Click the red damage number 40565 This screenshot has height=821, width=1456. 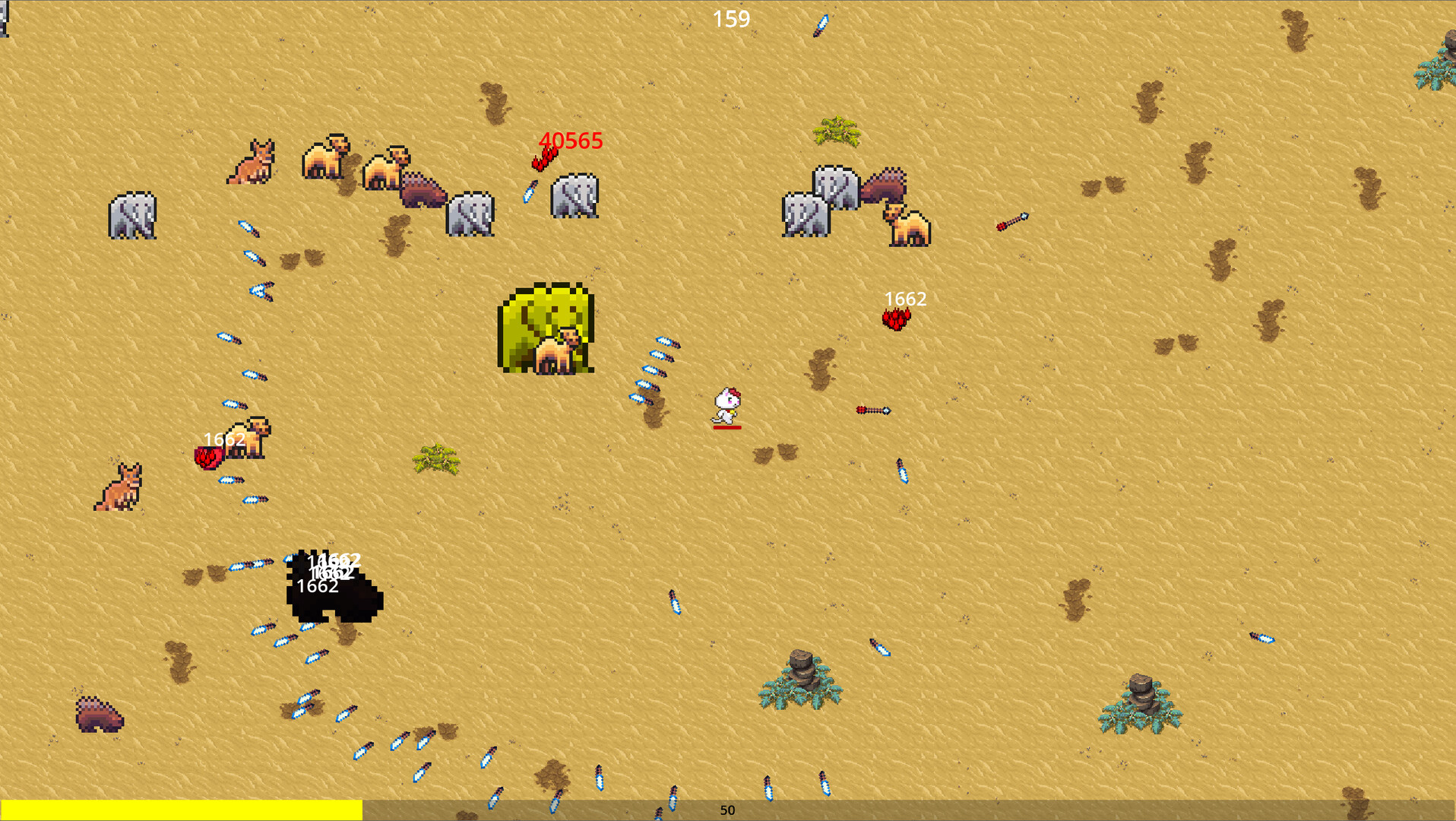click(x=571, y=141)
